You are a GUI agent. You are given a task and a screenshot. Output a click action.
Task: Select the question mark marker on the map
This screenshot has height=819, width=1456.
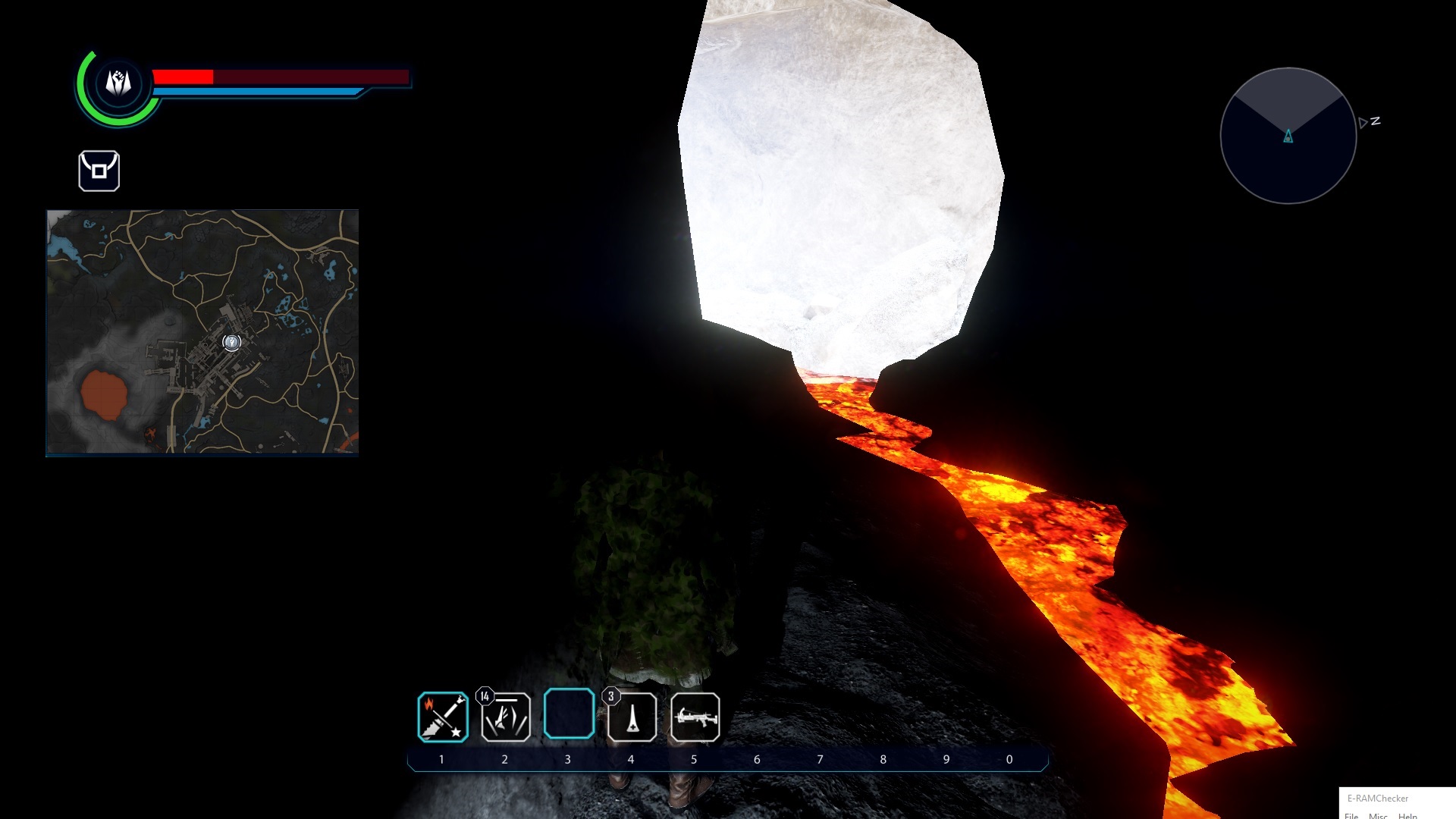click(x=231, y=343)
